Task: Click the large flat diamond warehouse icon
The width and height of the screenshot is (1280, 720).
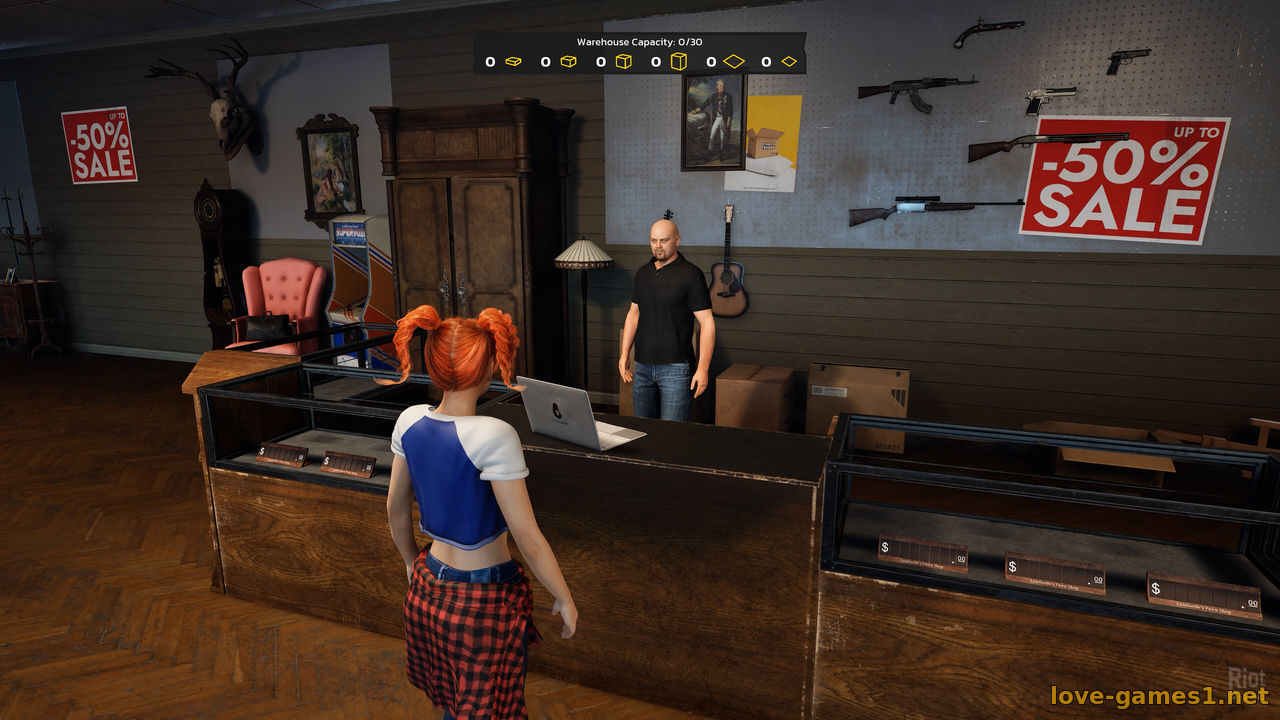Action: coord(735,62)
